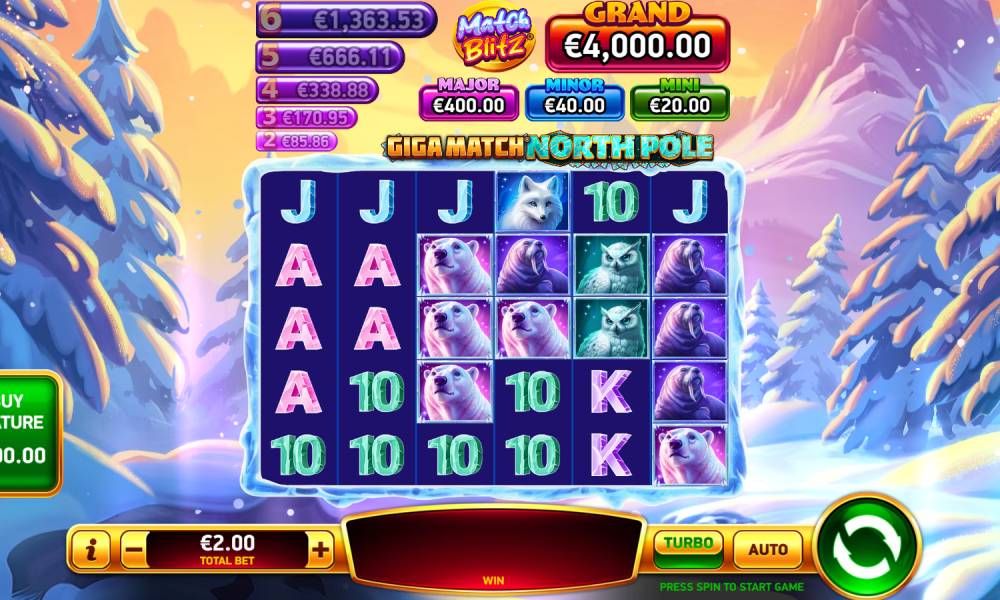Spin the reels with the green button

click(x=866, y=547)
